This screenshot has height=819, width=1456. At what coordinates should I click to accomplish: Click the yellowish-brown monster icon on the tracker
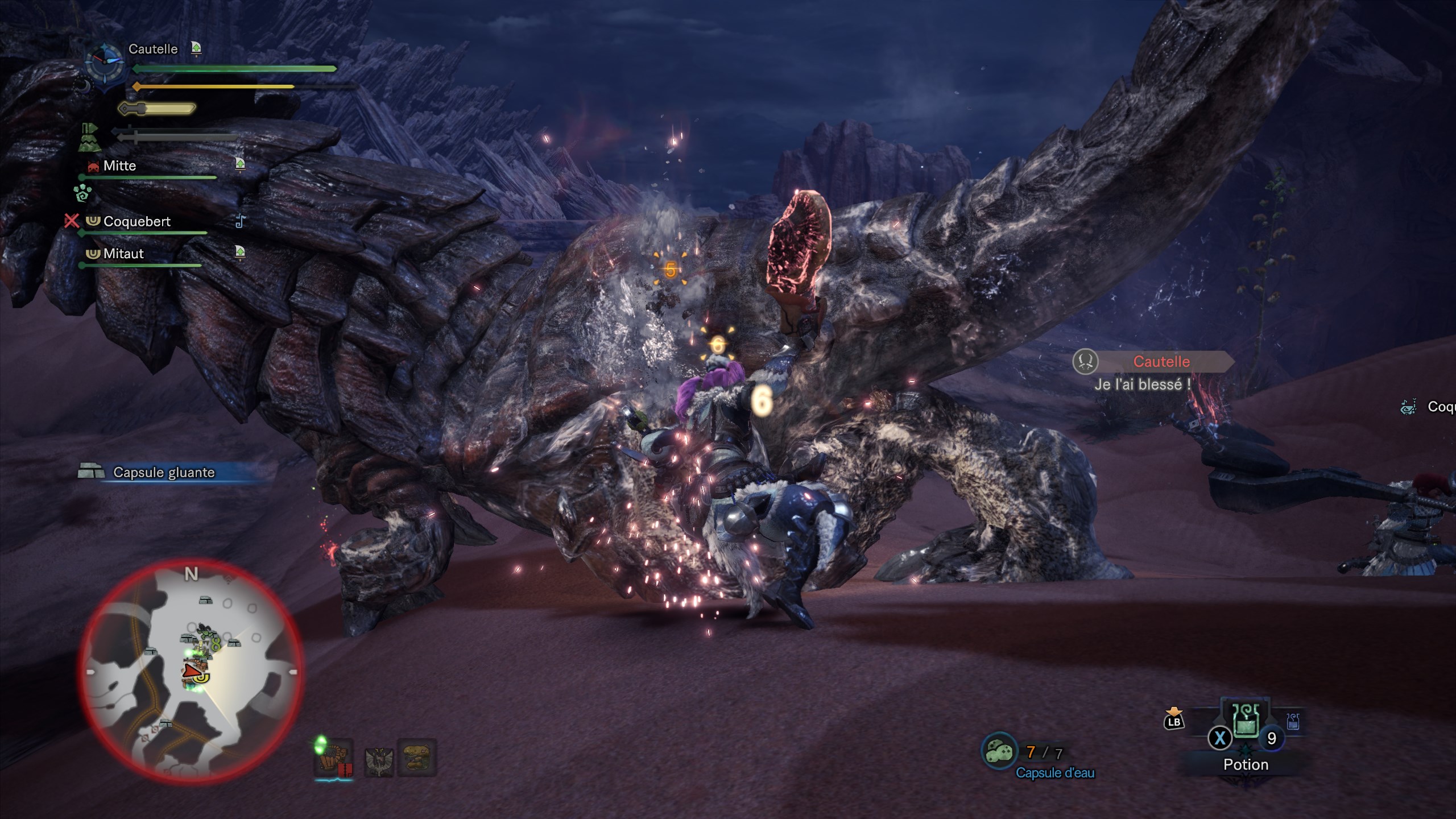tap(417, 757)
